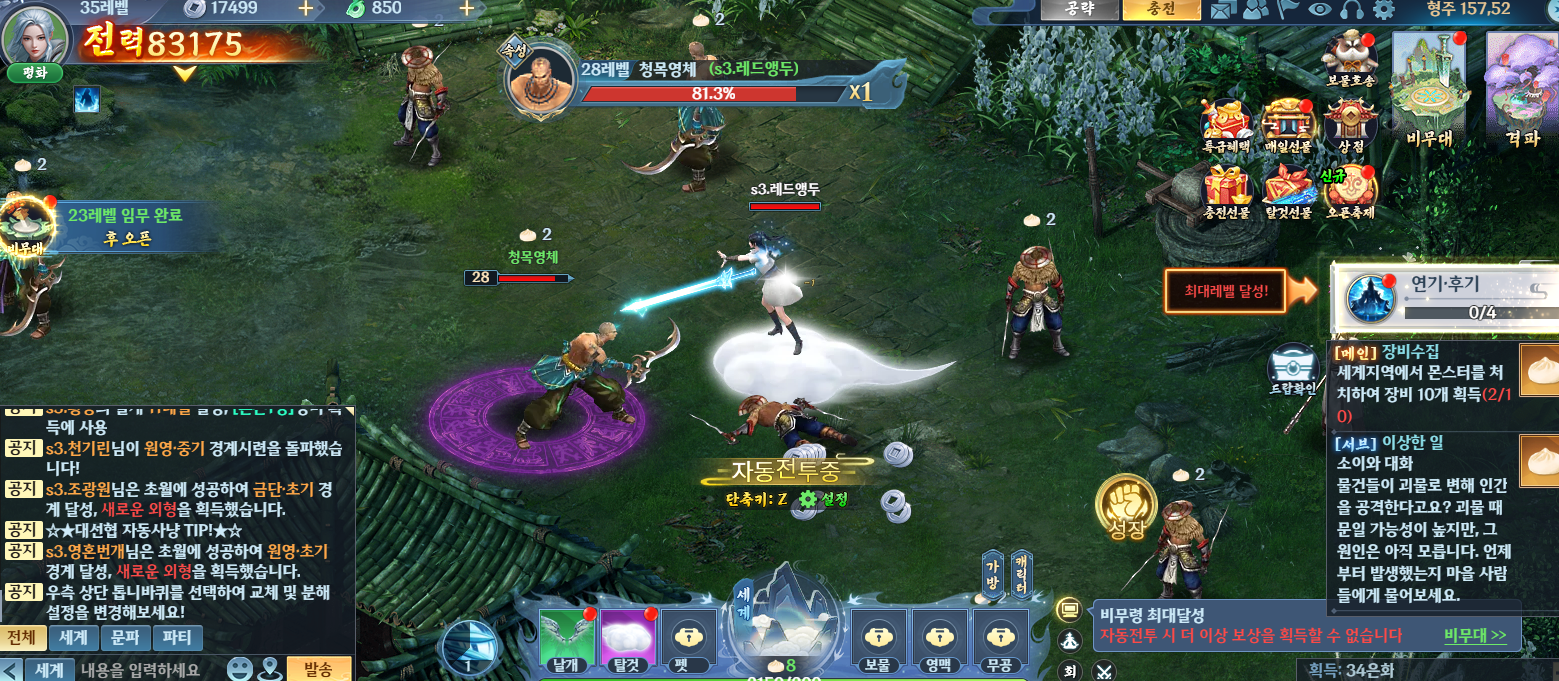The image size is (1559, 681).
Task: Open the 탈것 mount cloud slot
Action: [x=627, y=640]
